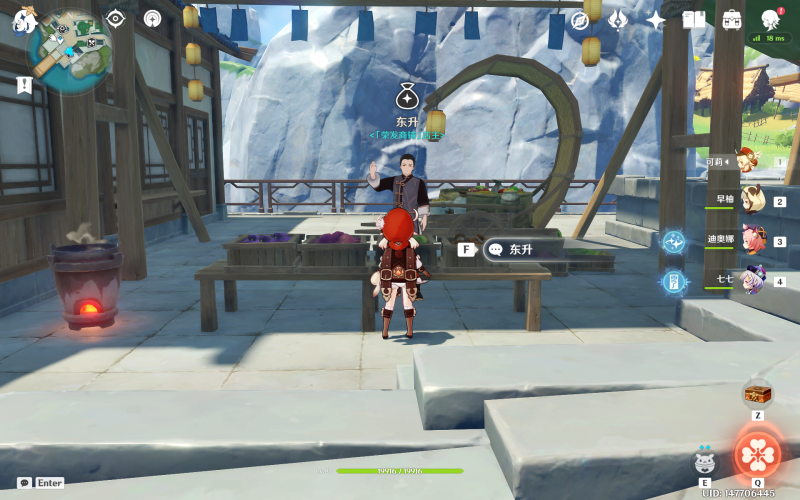
Task: Open the backpack inventory
Action: point(732,20)
